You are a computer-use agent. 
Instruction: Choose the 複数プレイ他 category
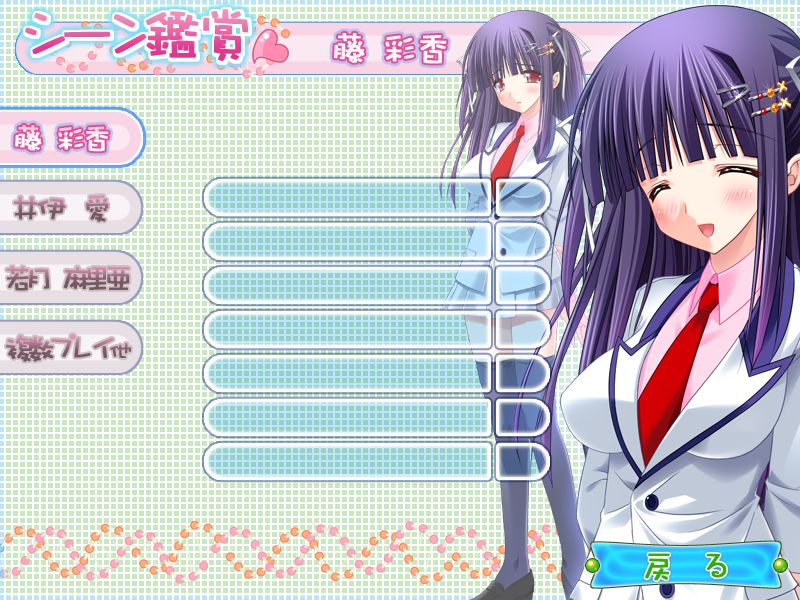pyautogui.click(x=65, y=347)
